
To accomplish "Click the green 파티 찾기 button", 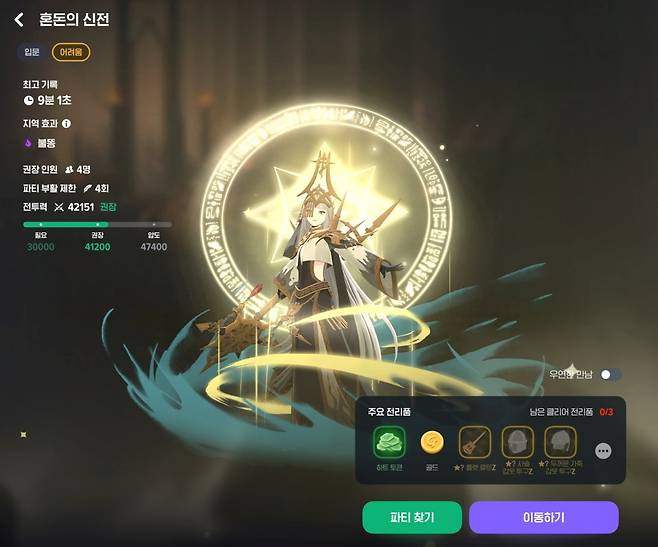I will coord(412,517).
